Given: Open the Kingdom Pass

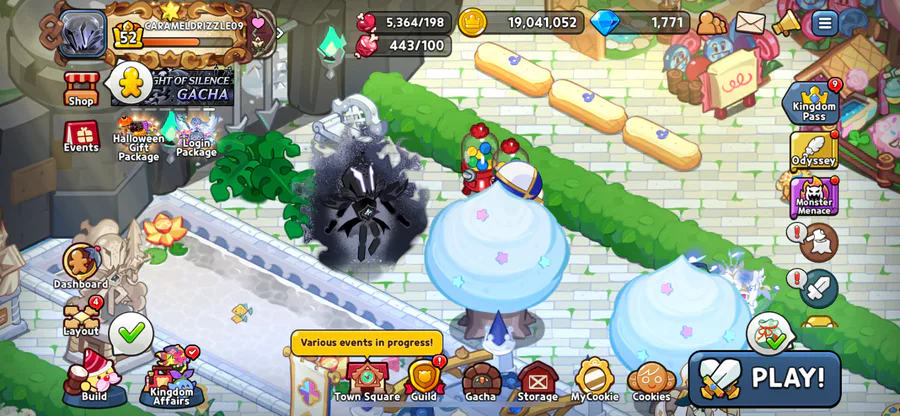Looking at the screenshot, I should (x=814, y=102).
